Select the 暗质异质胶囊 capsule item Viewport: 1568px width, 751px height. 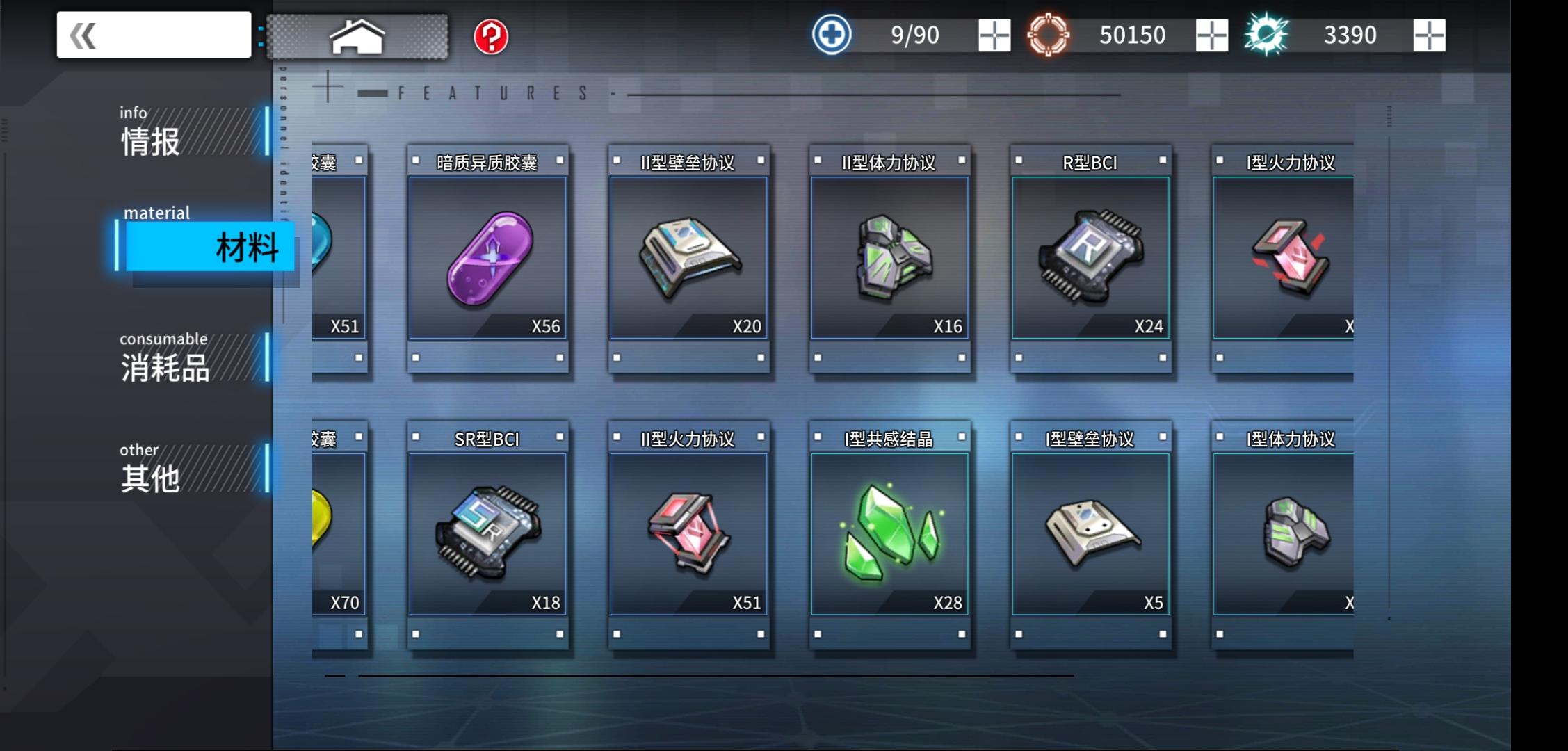487,261
